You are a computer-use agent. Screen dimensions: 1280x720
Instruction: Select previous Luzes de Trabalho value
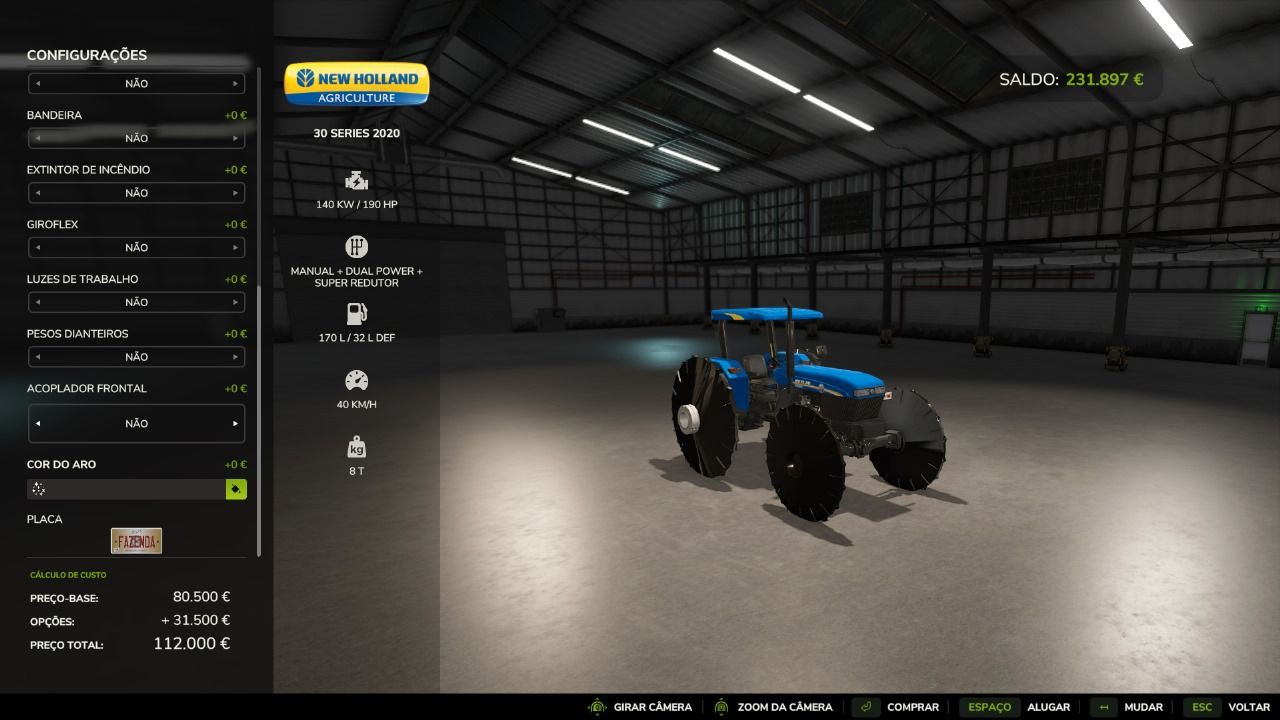coord(38,302)
